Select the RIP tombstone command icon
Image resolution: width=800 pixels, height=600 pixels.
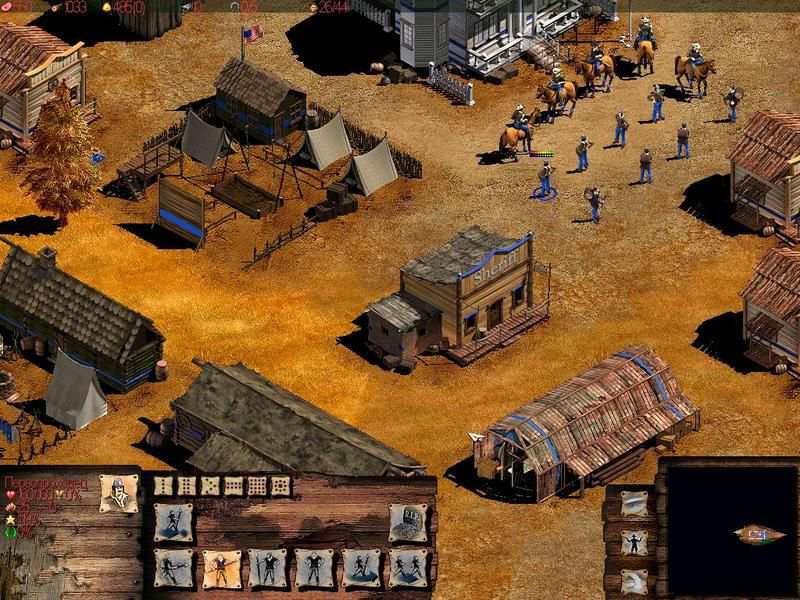[407, 522]
